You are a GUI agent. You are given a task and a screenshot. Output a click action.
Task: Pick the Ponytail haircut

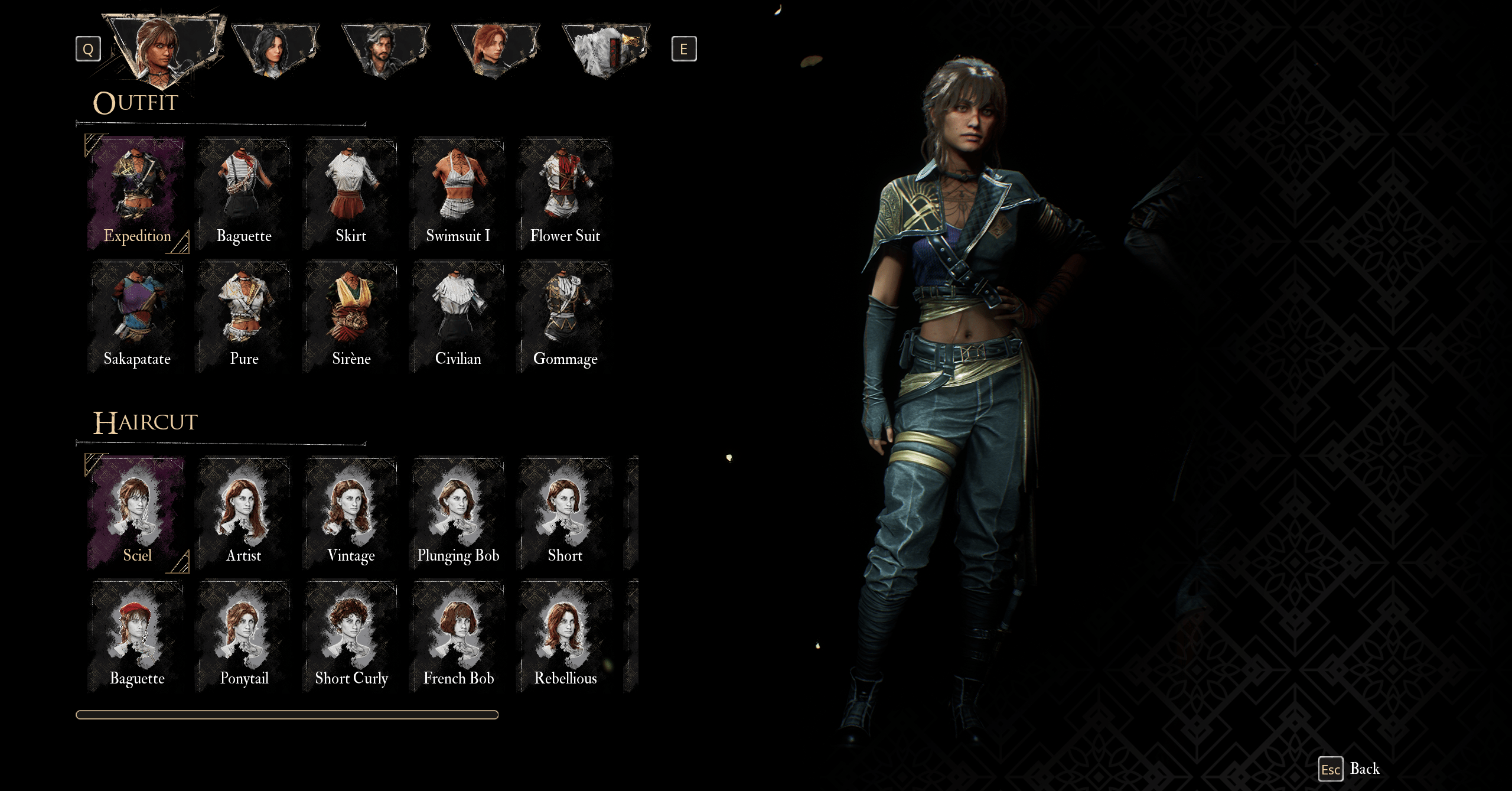[244, 636]
